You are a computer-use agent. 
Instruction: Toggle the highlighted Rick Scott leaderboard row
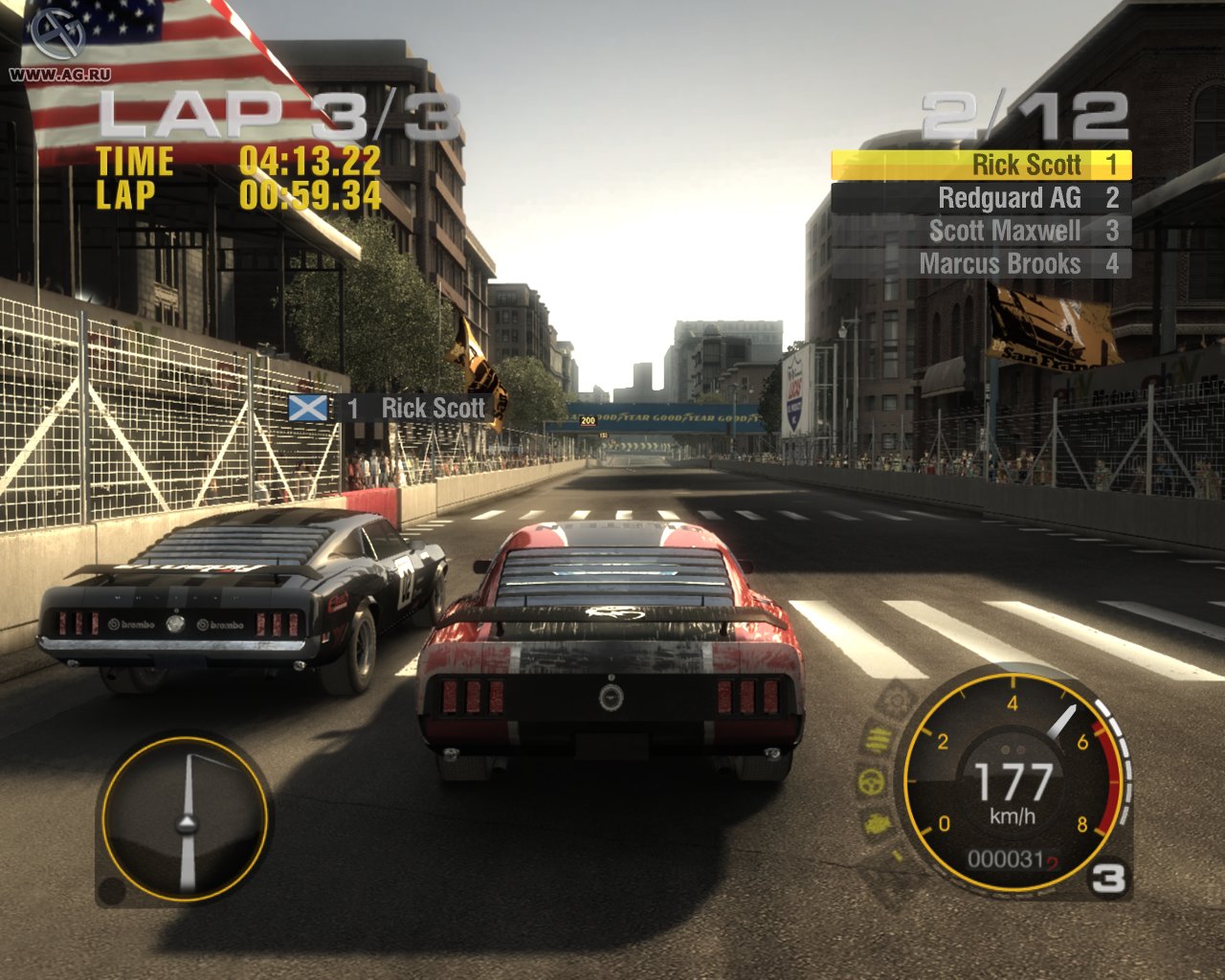click(x=981, y=165)
